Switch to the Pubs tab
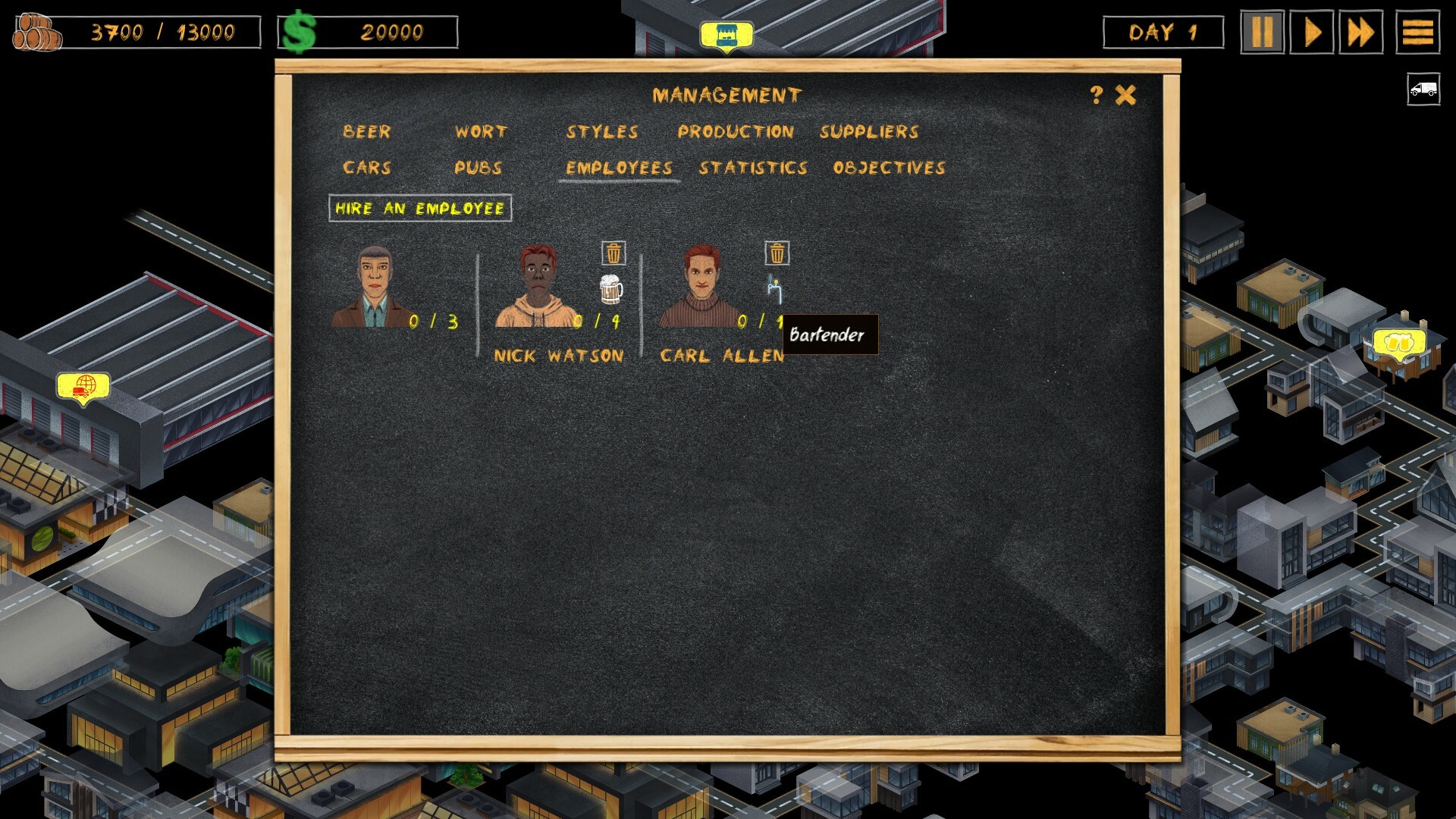The image size is (1456, 819). tap(478, 168)
